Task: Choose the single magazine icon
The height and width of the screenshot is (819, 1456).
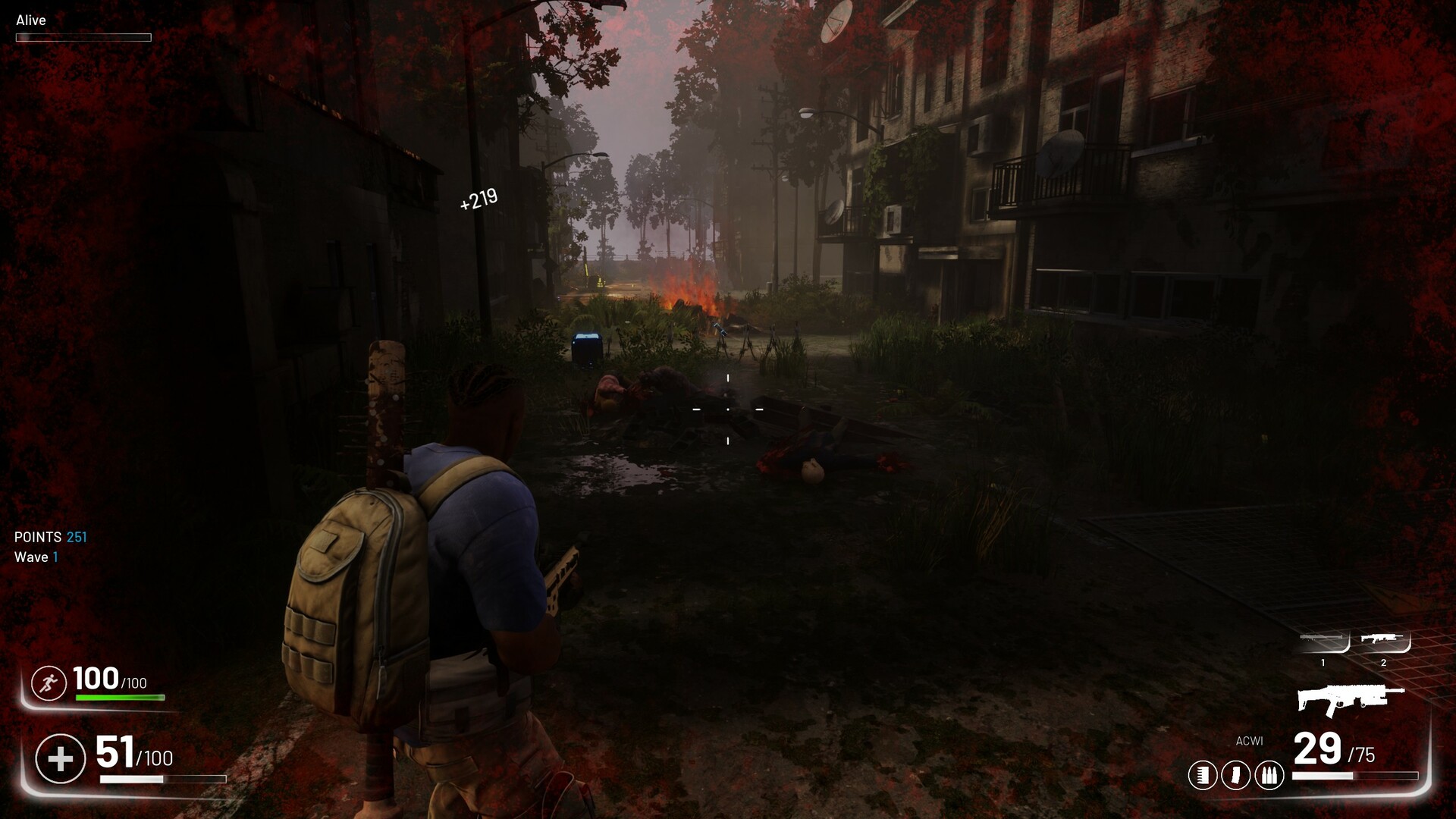Action: coord(1236,775)
